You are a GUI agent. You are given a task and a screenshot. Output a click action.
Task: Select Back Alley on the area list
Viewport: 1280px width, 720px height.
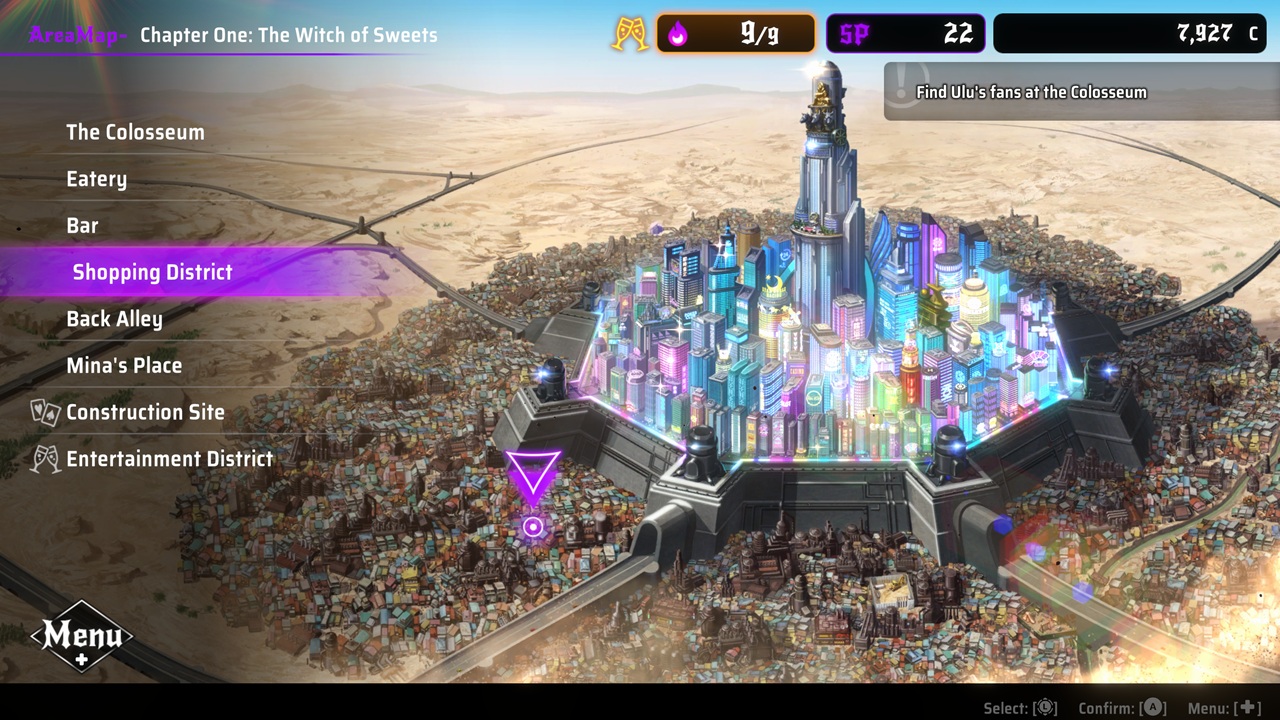(114, 318)
